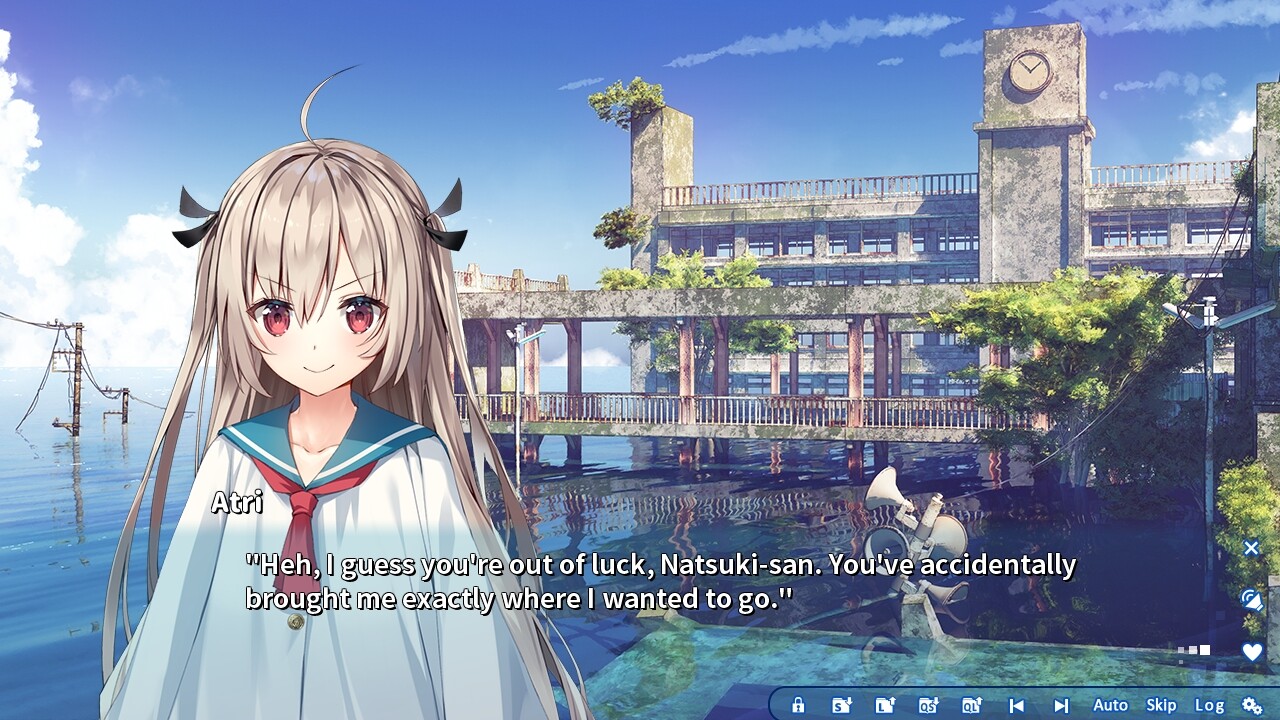
Task: Open the Save menu icon
Action: [842, 705]
